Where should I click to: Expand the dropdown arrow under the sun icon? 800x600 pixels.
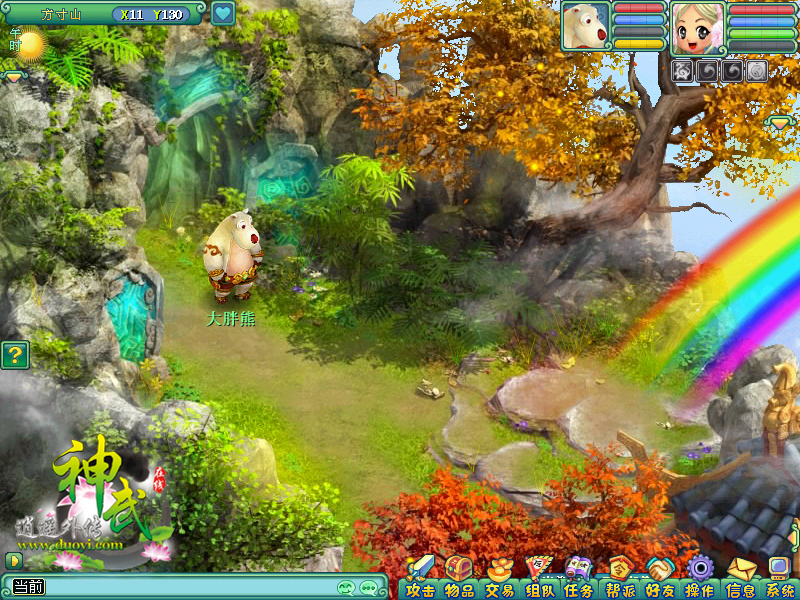click(x=14, y=76)
